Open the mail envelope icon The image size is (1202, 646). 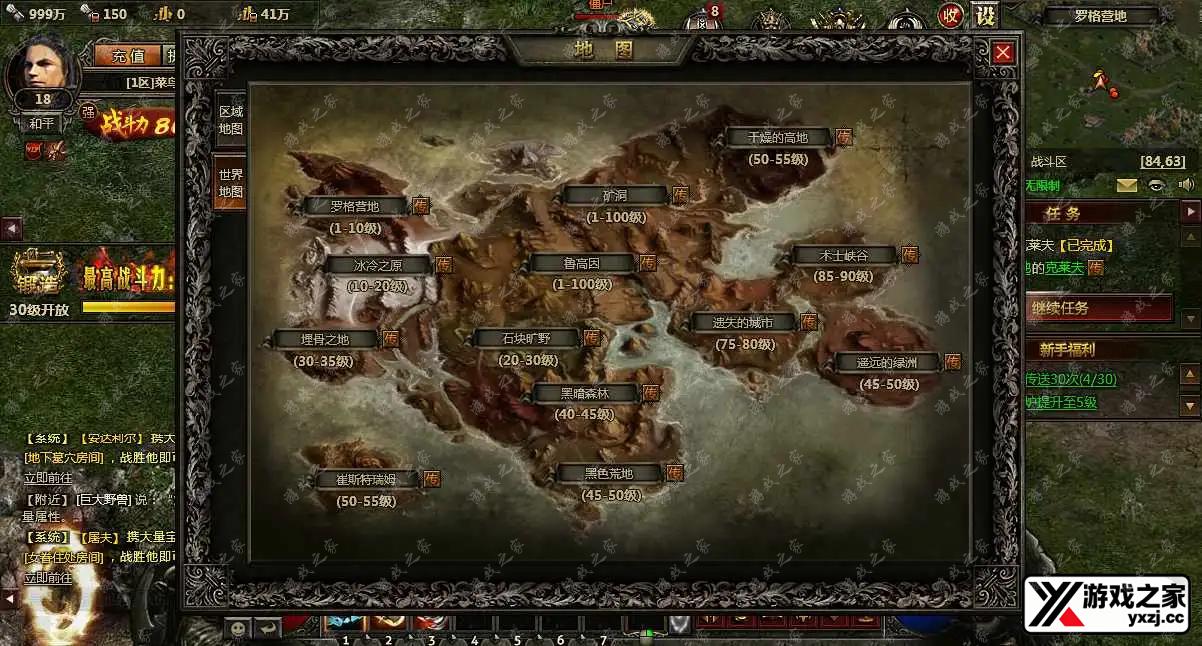point(1127,185)
